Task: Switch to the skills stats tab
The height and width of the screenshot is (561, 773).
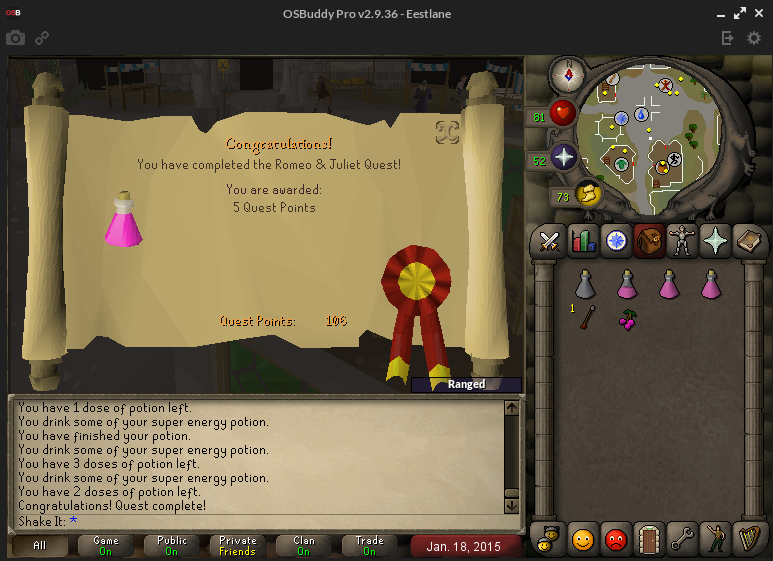Action: 582,241
